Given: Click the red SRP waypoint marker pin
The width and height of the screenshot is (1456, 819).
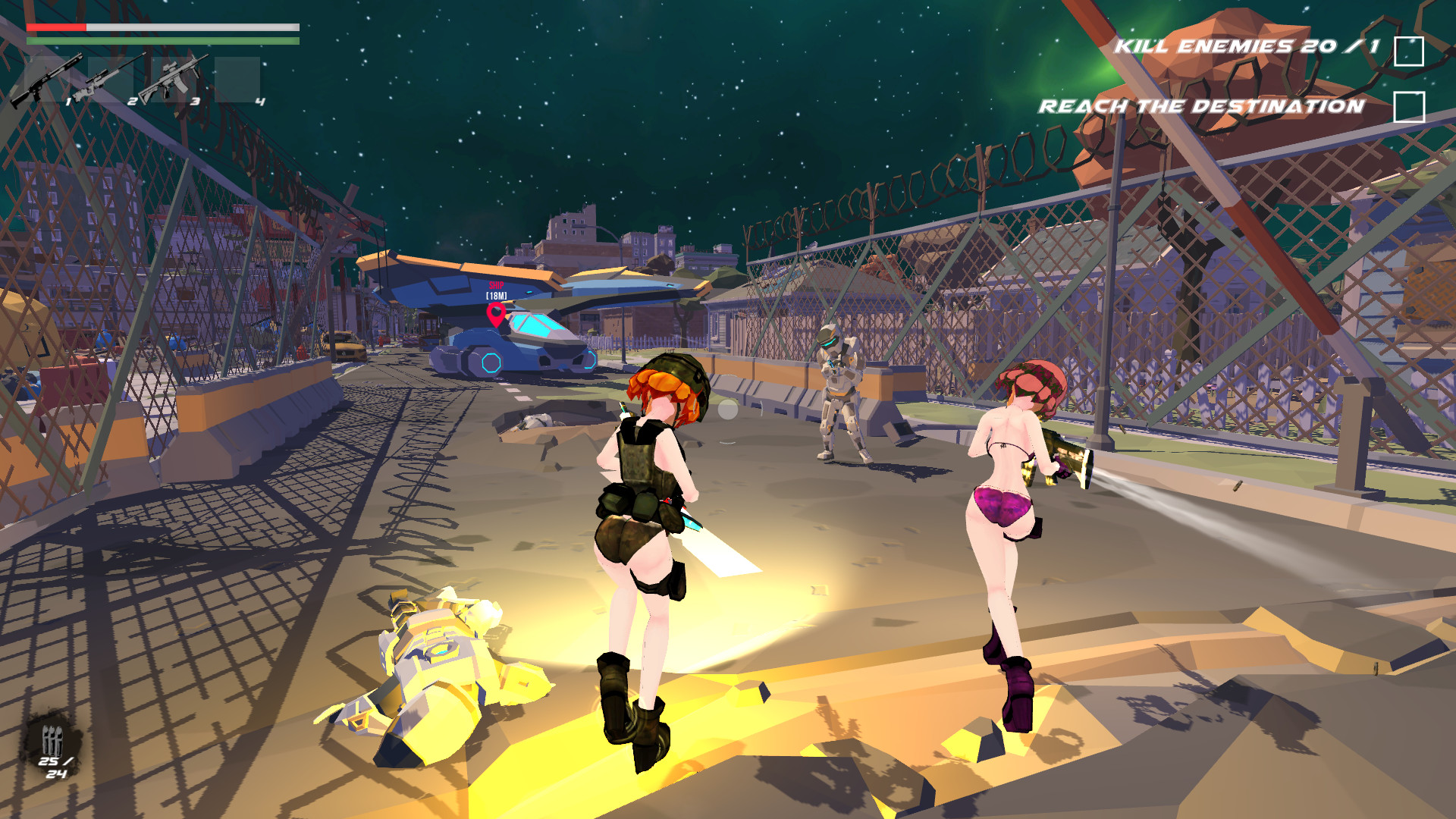Looking at the screenshot, I should coord(497,312).
